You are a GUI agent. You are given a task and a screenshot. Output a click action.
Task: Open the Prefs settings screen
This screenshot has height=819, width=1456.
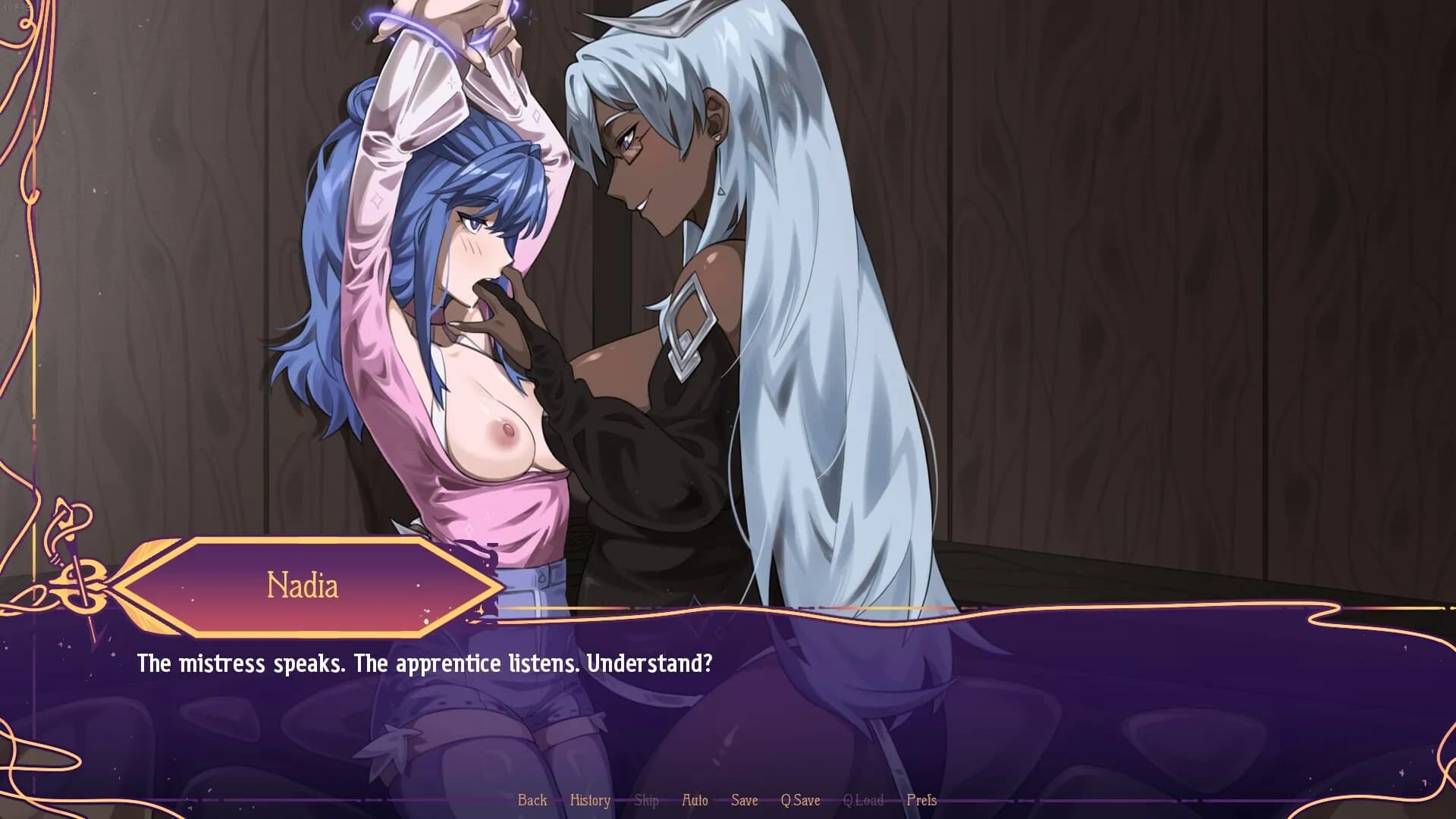point(922,800)
